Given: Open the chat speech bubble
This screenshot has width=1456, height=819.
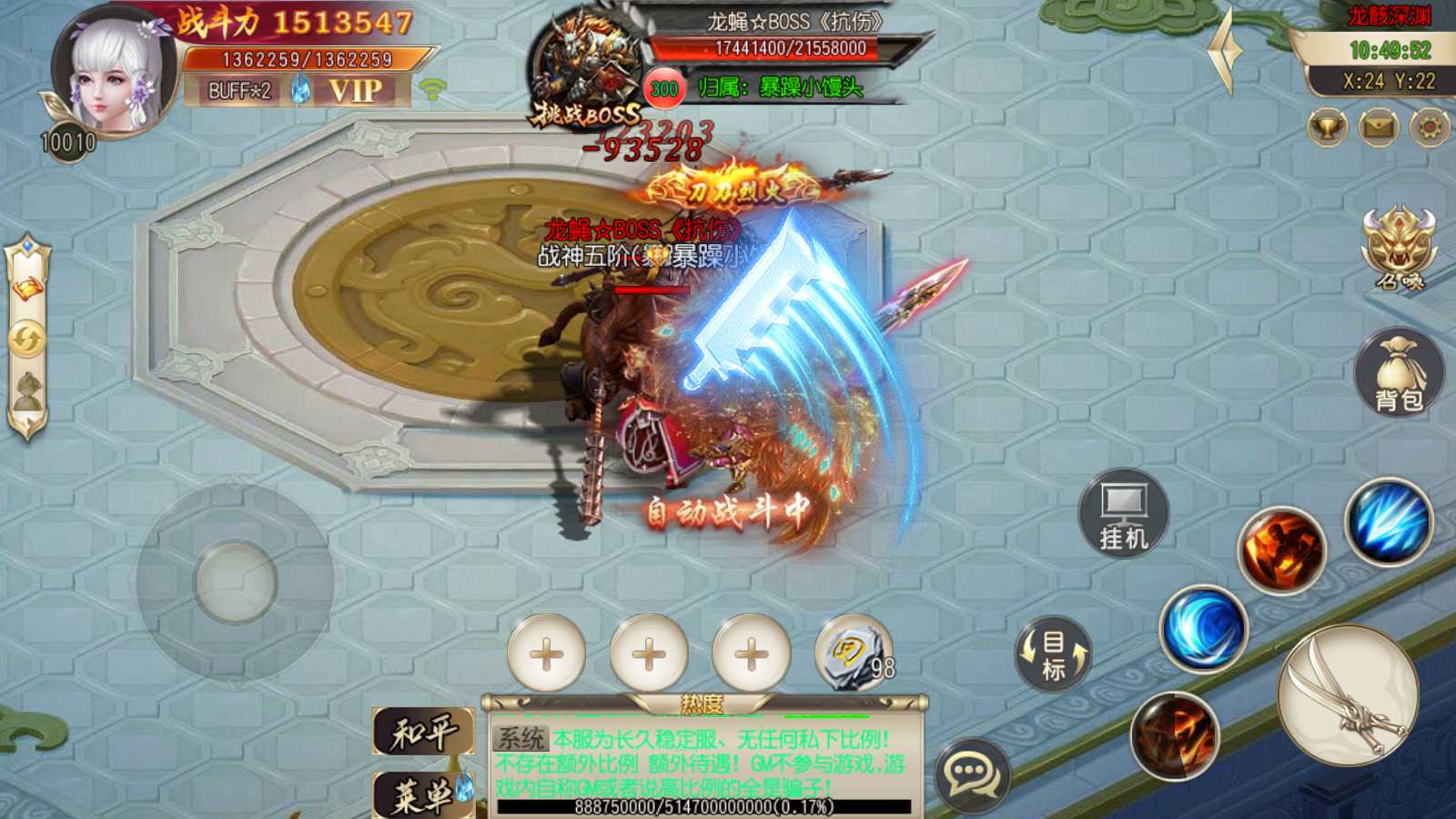Looking at the screenshot, I should pos(973,774).
